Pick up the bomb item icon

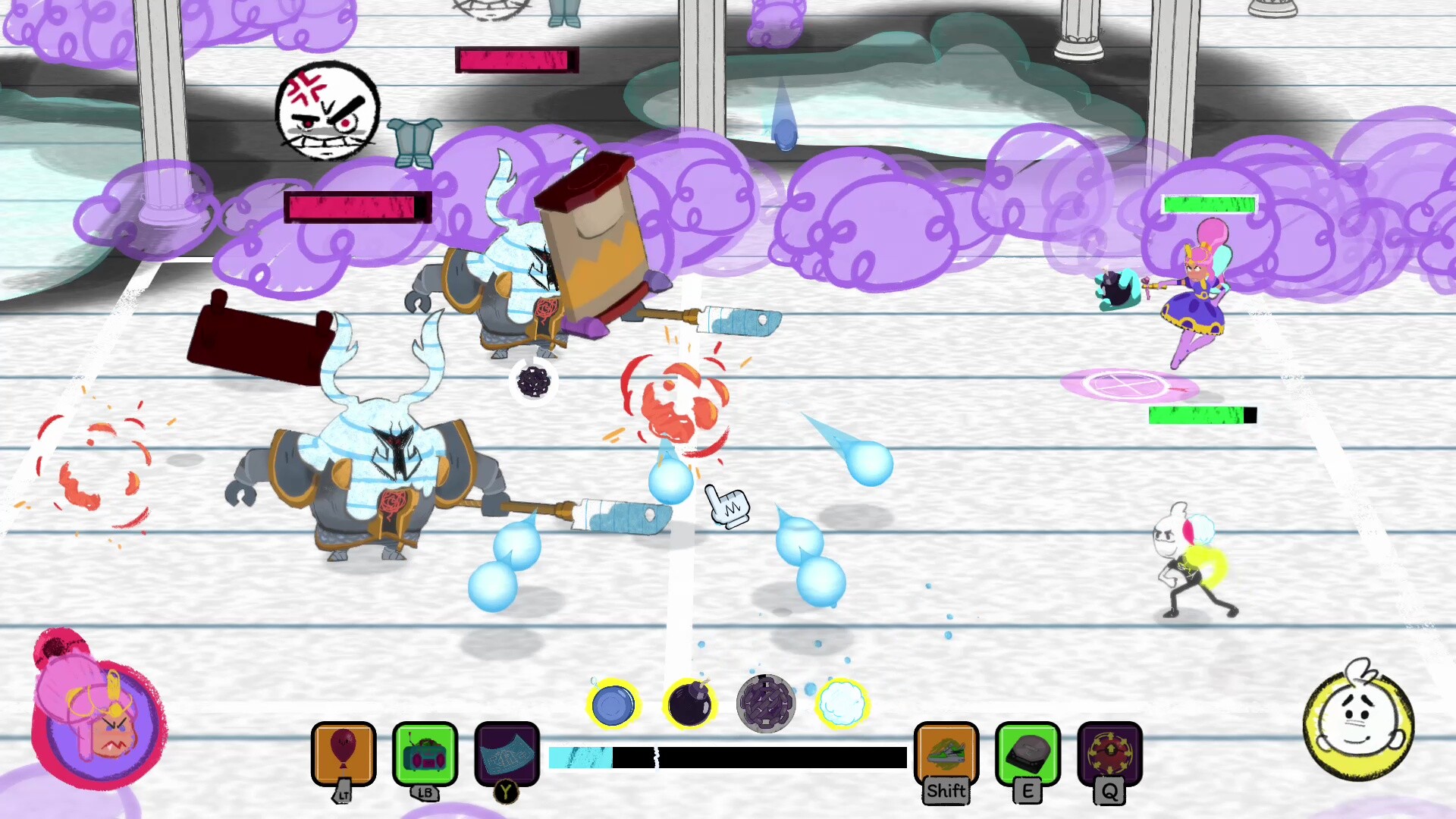point(689,704)
